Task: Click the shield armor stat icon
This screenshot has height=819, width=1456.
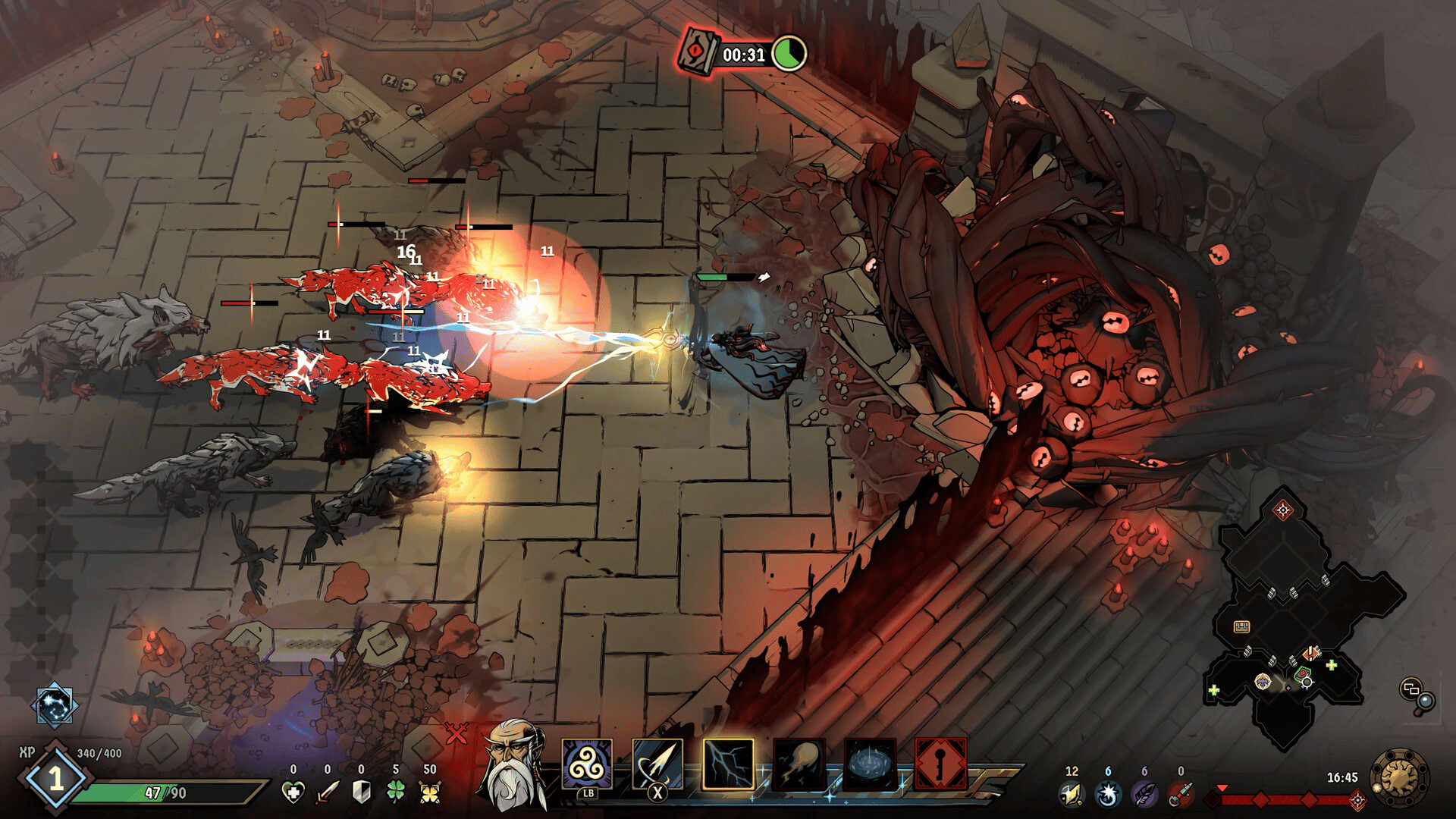Action: pos(362,792)
